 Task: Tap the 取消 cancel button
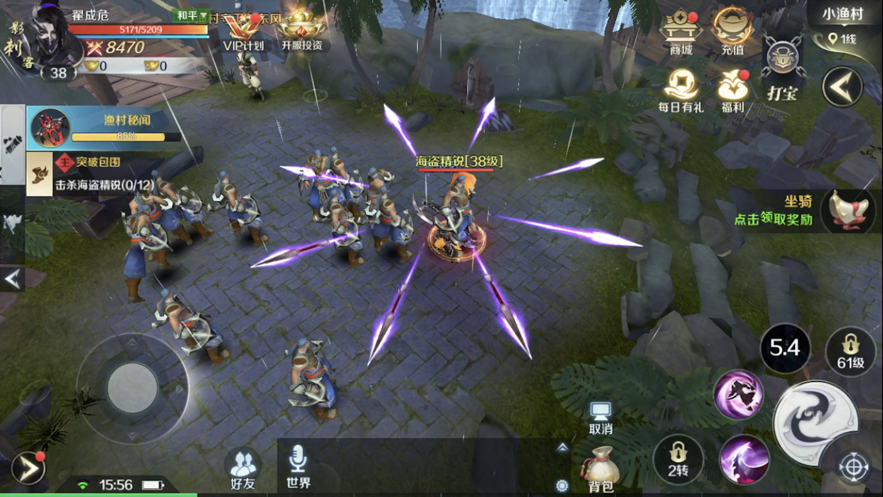[x=600, y=417]
